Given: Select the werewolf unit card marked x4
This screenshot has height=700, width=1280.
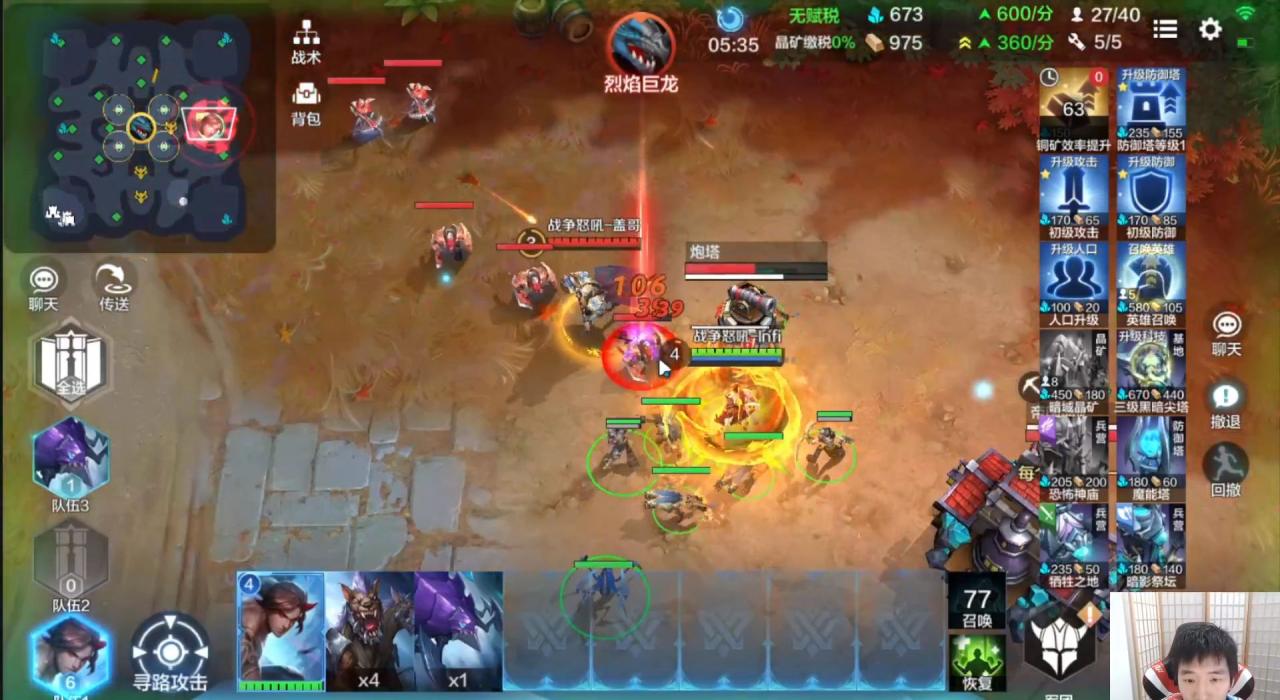Looking at the screenshot, I should coord(369,630).
